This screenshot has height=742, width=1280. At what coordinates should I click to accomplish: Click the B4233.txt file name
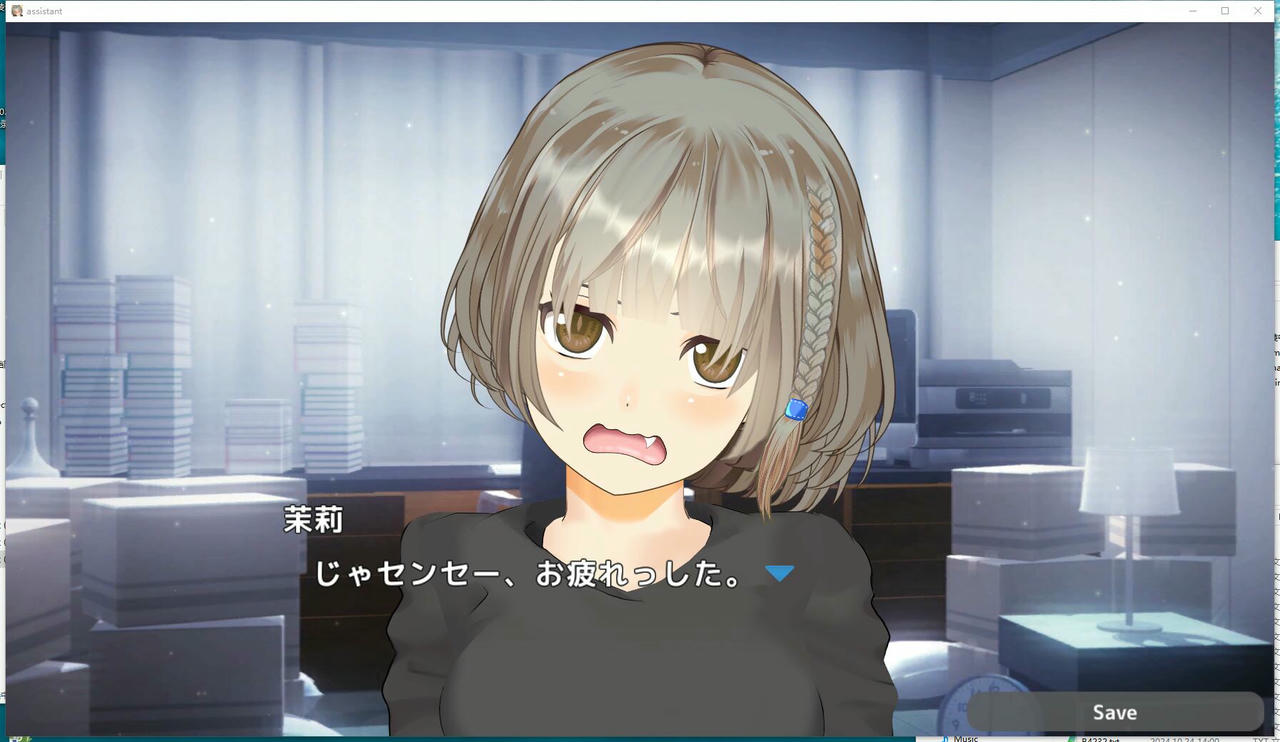pos(1103,739)
